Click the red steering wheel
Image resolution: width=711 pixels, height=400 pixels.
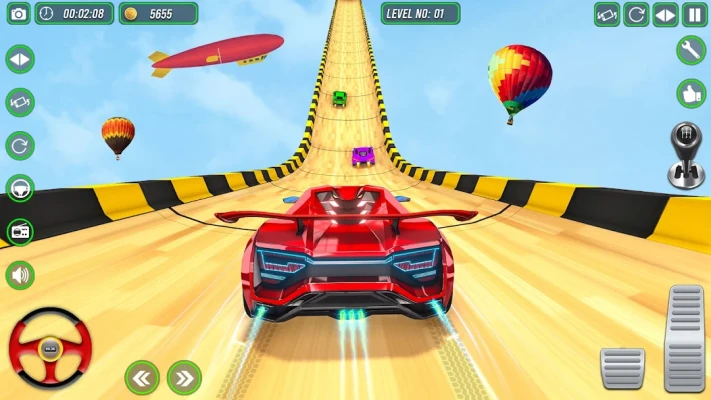point(50,348)
